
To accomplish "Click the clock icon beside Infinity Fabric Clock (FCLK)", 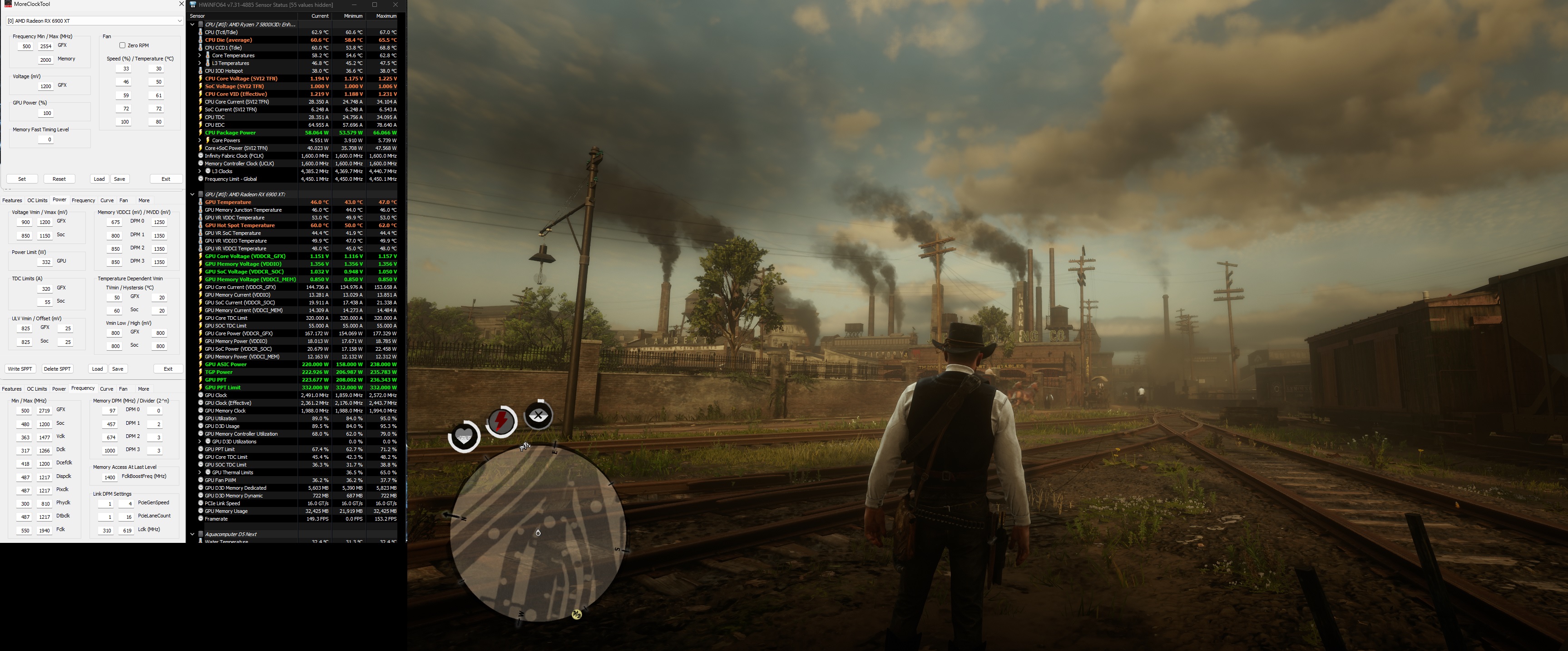I will (201, 155).
